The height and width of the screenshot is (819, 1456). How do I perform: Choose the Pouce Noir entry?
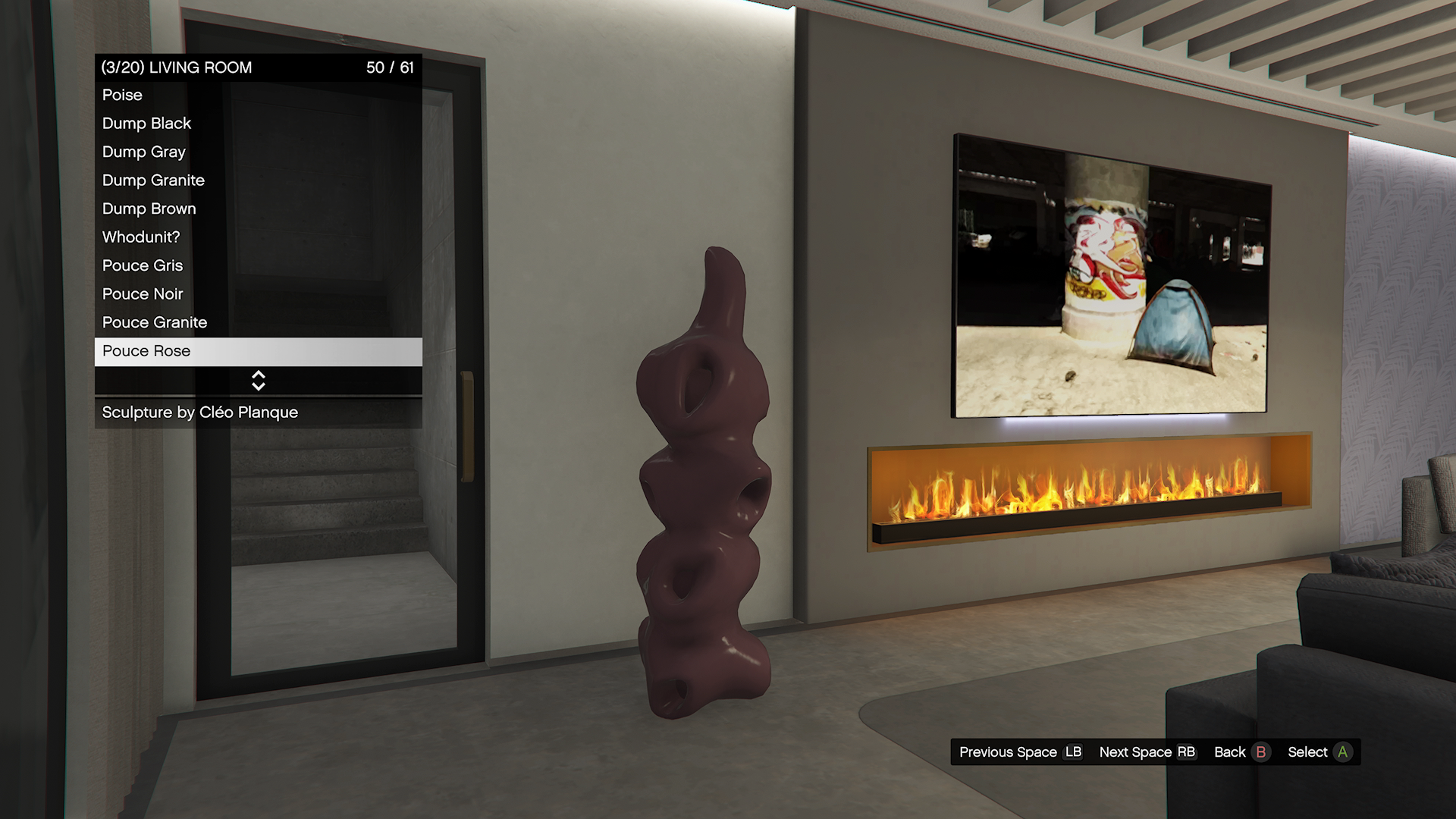[258, 294]
